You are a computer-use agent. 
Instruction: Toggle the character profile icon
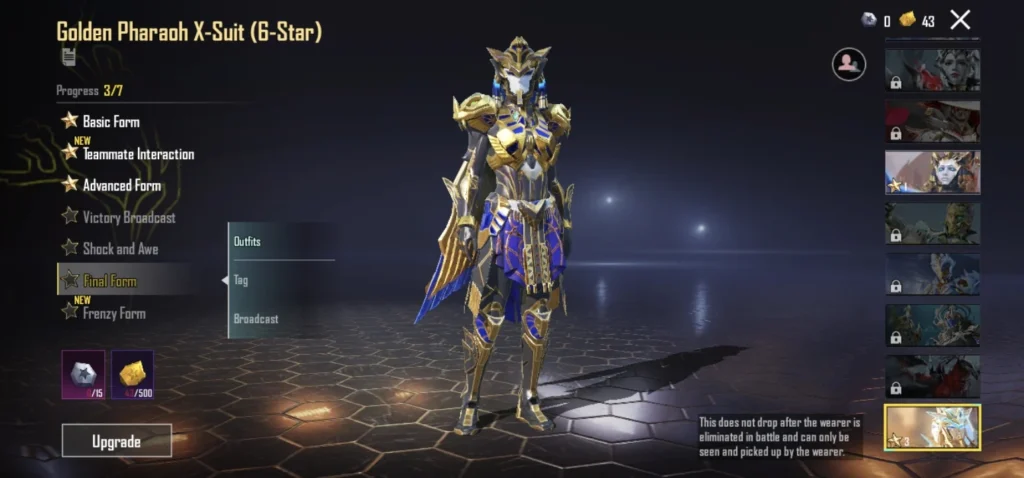848,65
